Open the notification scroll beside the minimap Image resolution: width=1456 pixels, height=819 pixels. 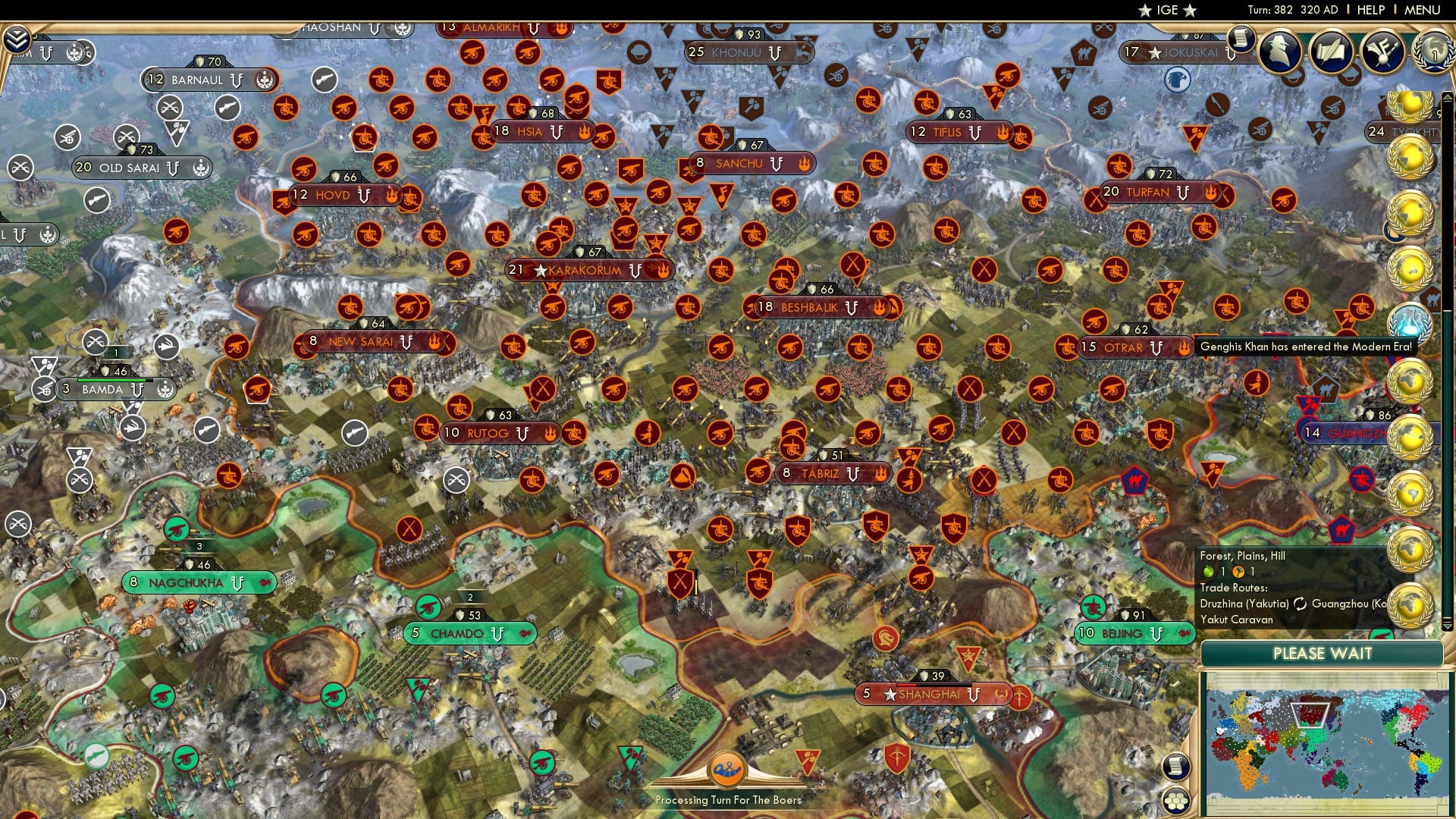tap(1176, 767)
